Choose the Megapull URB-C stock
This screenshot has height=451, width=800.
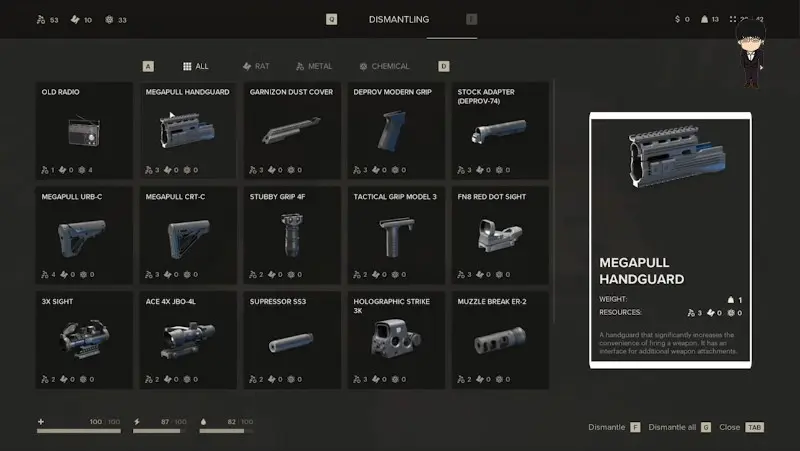point(84,235)
